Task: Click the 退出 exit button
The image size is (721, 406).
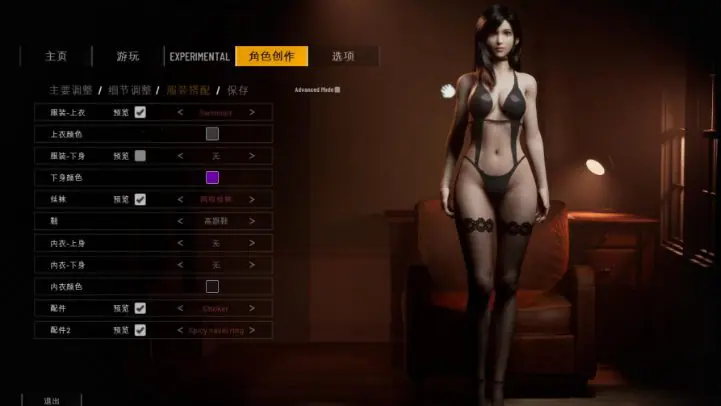Action: [x=52, y=400]
